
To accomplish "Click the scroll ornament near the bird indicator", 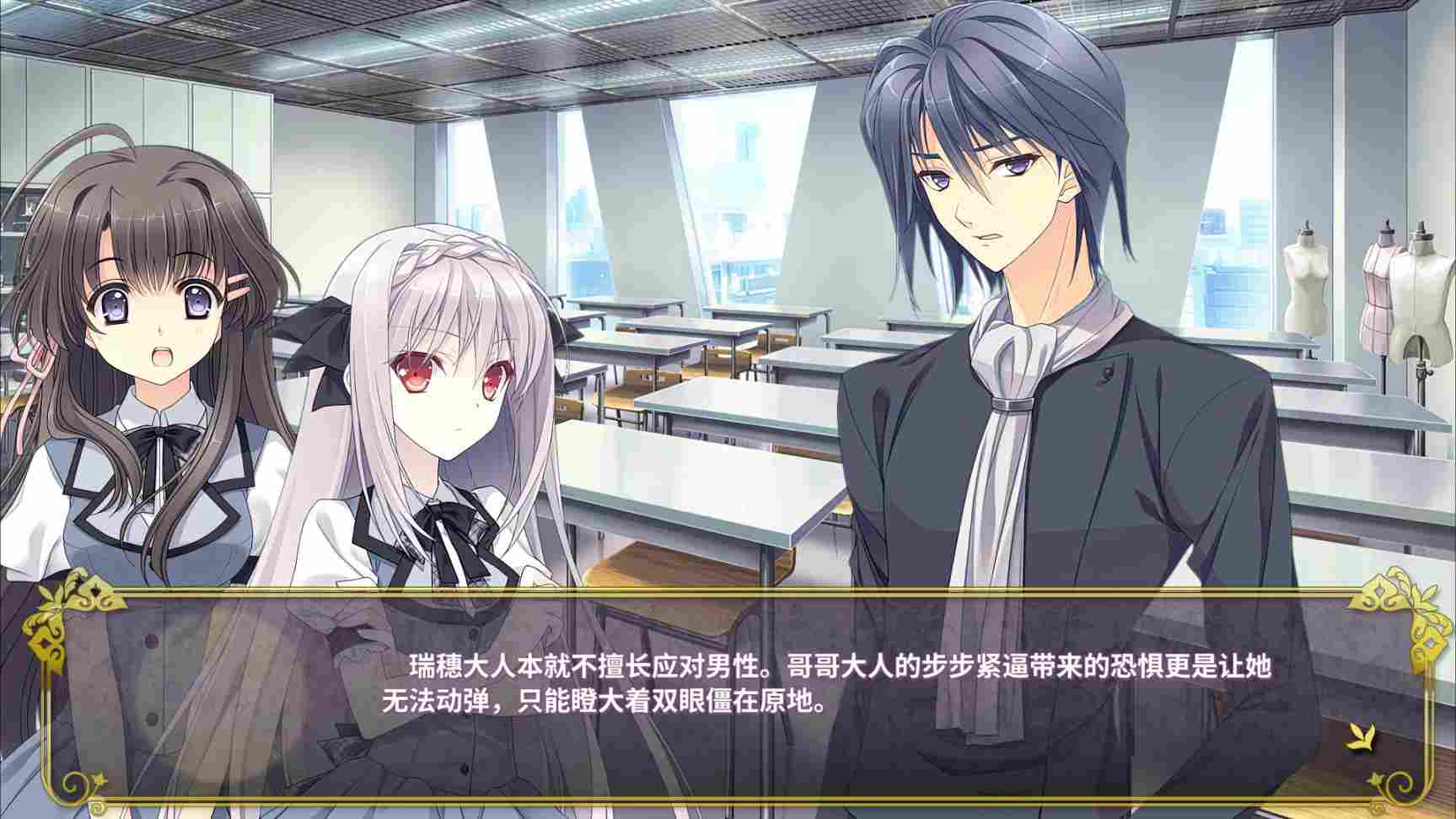I will point(1400,783).
